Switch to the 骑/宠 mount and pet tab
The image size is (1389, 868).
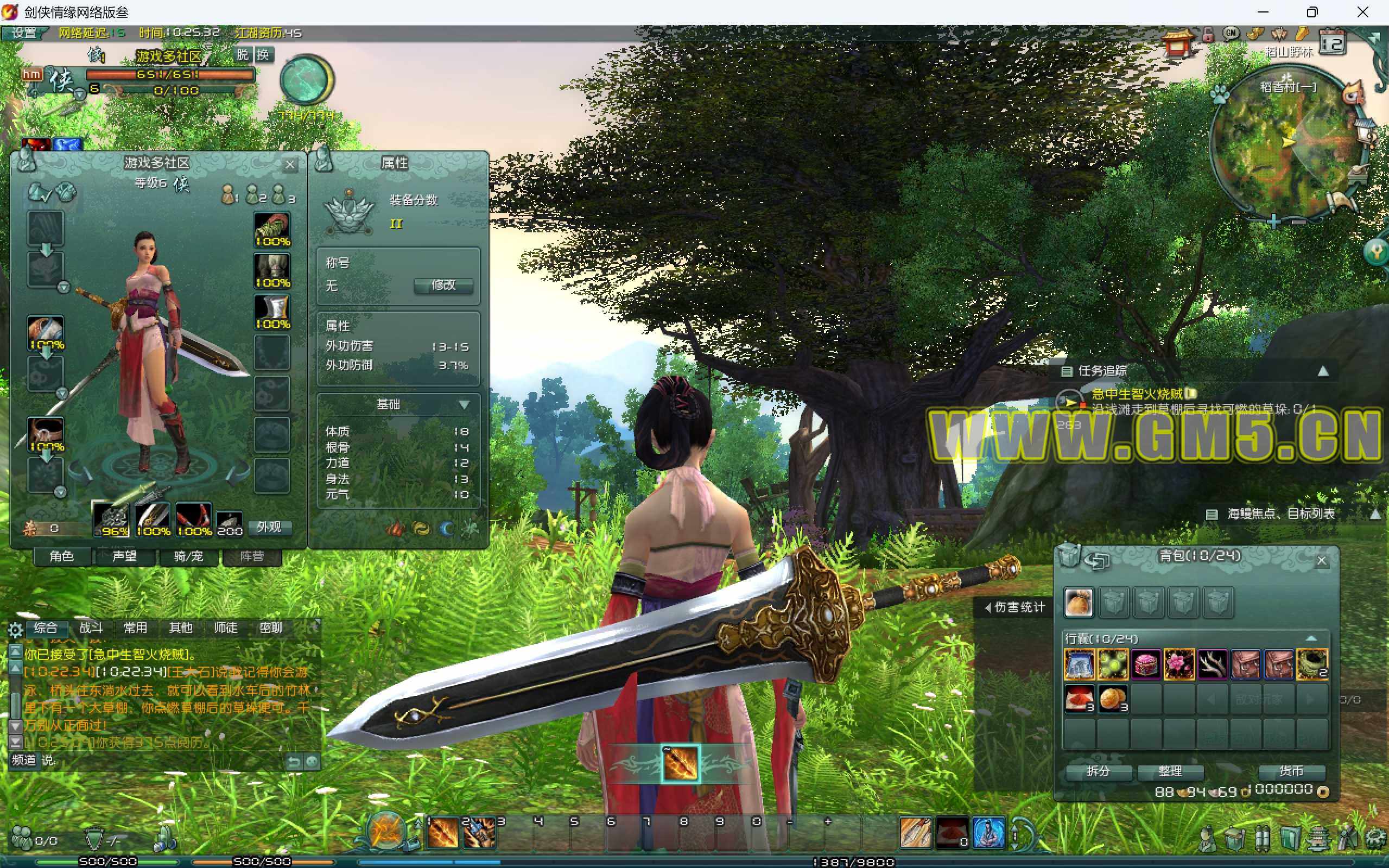(x=188, y=556)
